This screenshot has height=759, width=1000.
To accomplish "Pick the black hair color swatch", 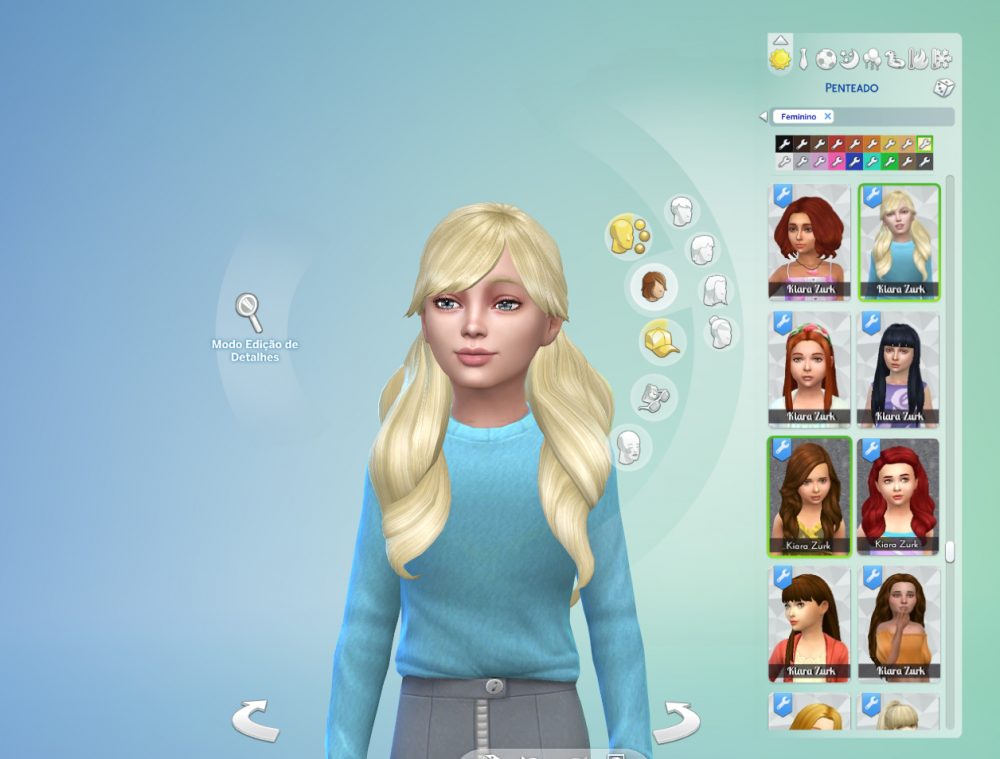I will (784, 144).
